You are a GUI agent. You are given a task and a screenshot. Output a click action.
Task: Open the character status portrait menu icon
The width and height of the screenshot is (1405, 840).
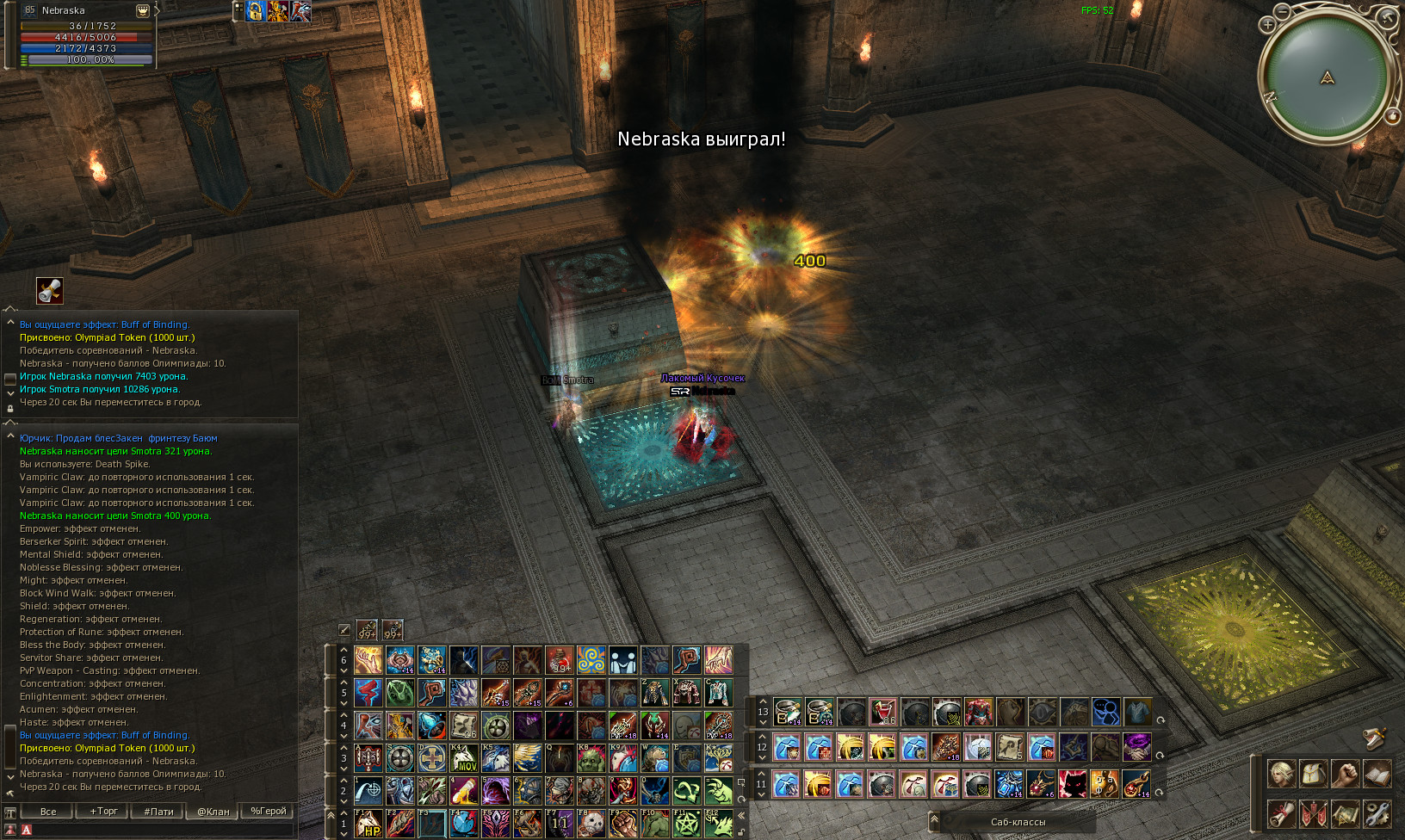(x=1281, y=774)
